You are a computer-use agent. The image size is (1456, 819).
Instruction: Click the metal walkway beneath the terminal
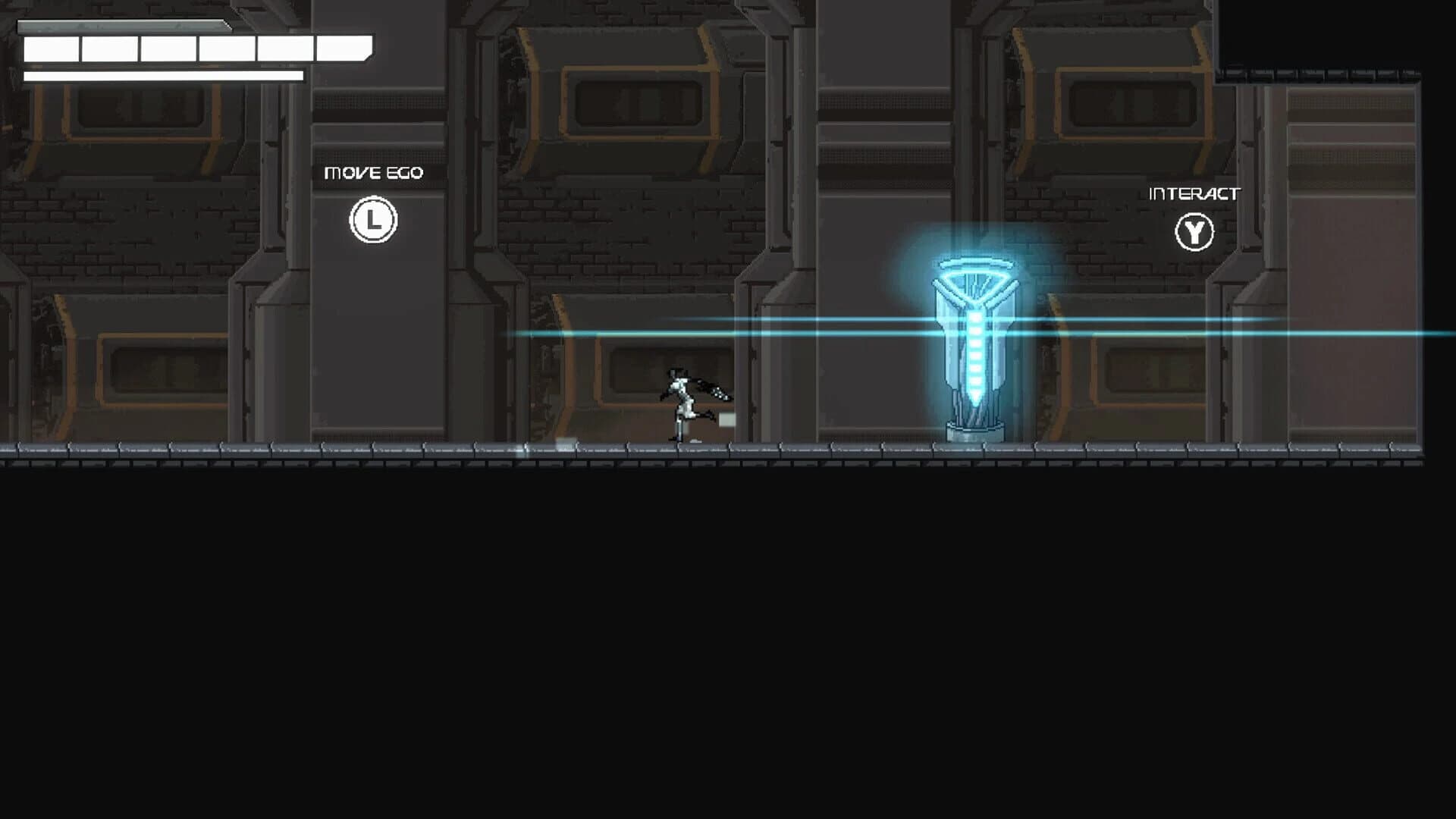(x=974, y=449)
